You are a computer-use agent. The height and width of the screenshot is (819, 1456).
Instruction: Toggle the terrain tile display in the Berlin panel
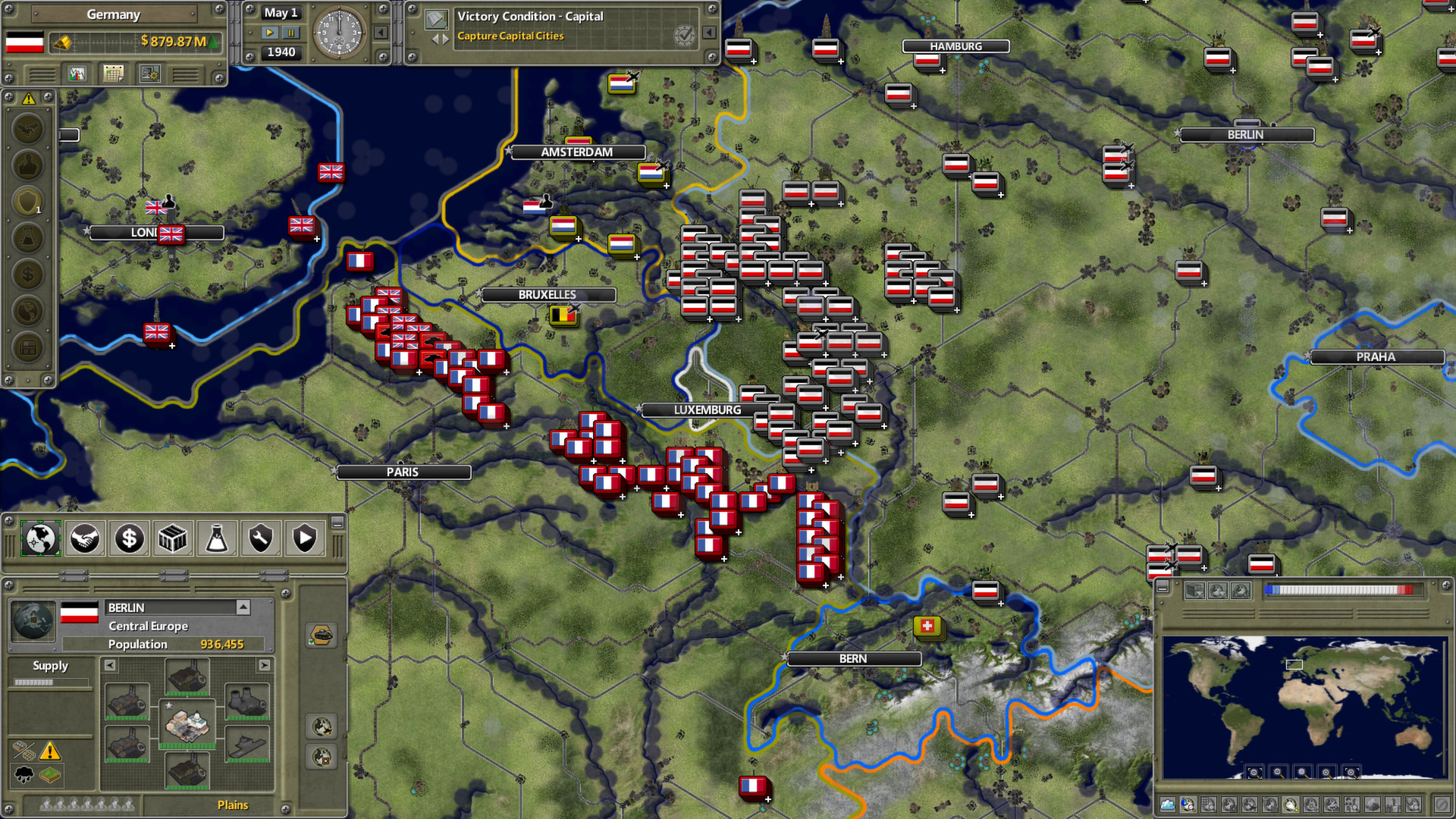tap(49, 776)
